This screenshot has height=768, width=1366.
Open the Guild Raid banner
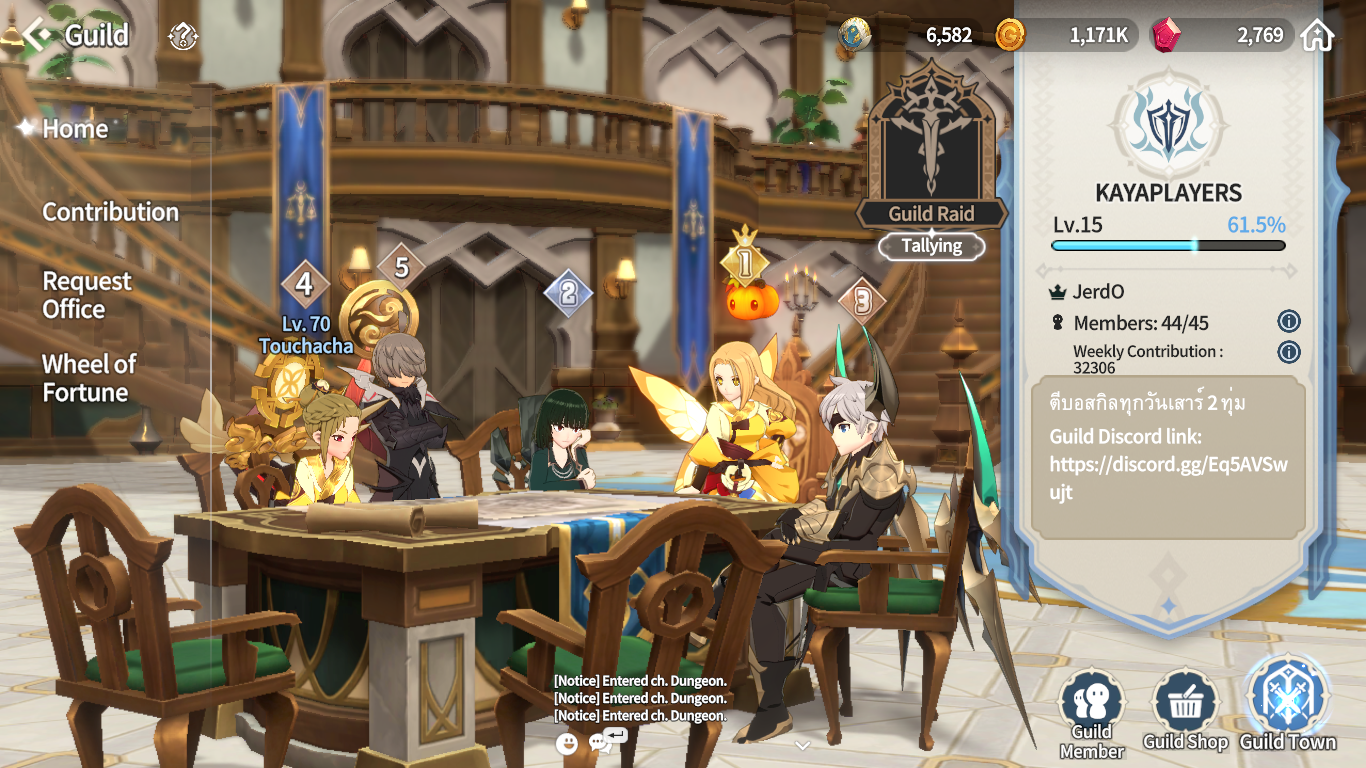click(932, 160)
